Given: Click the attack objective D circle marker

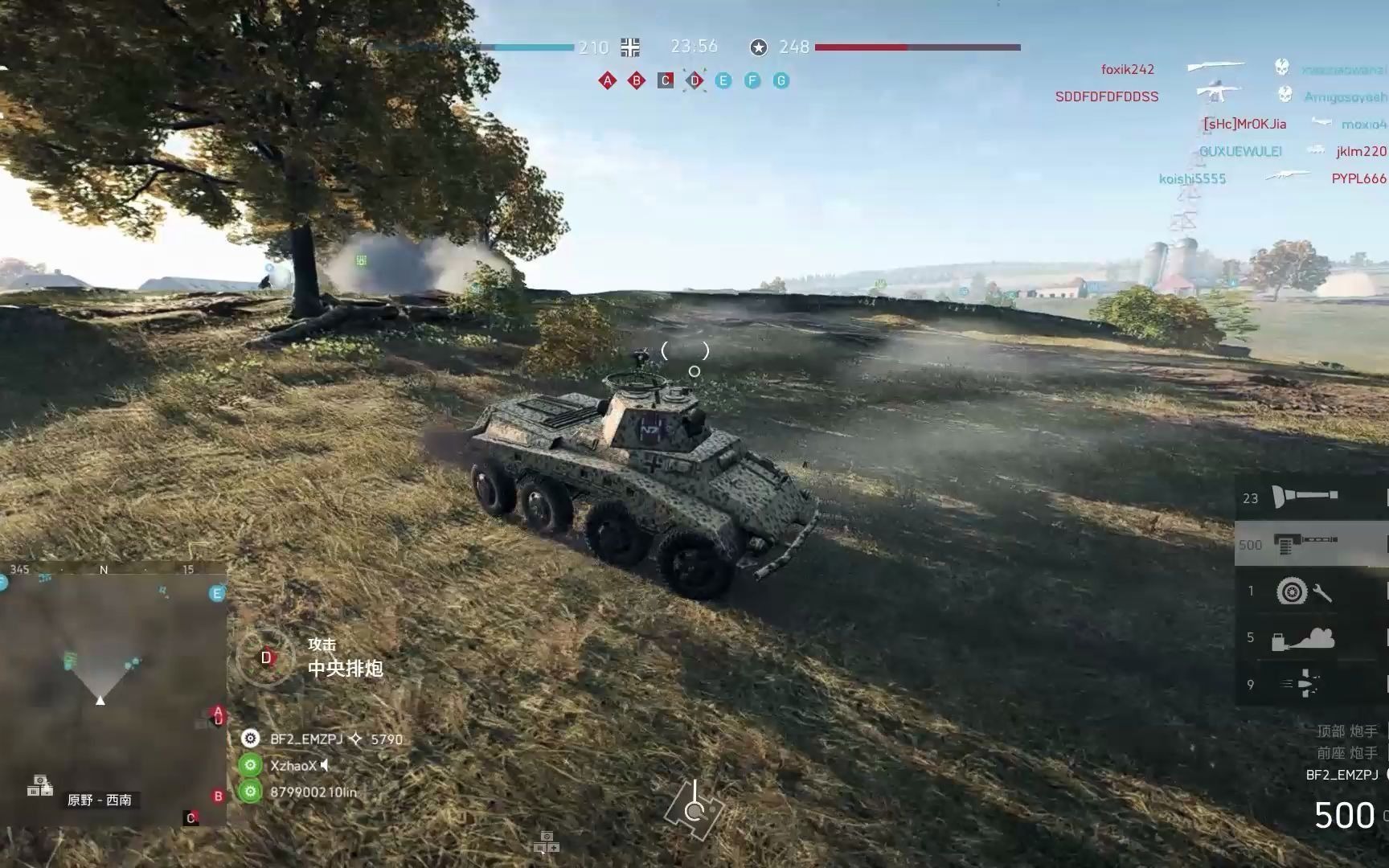Looking at the screenshot, I should (x=266, y=658).
